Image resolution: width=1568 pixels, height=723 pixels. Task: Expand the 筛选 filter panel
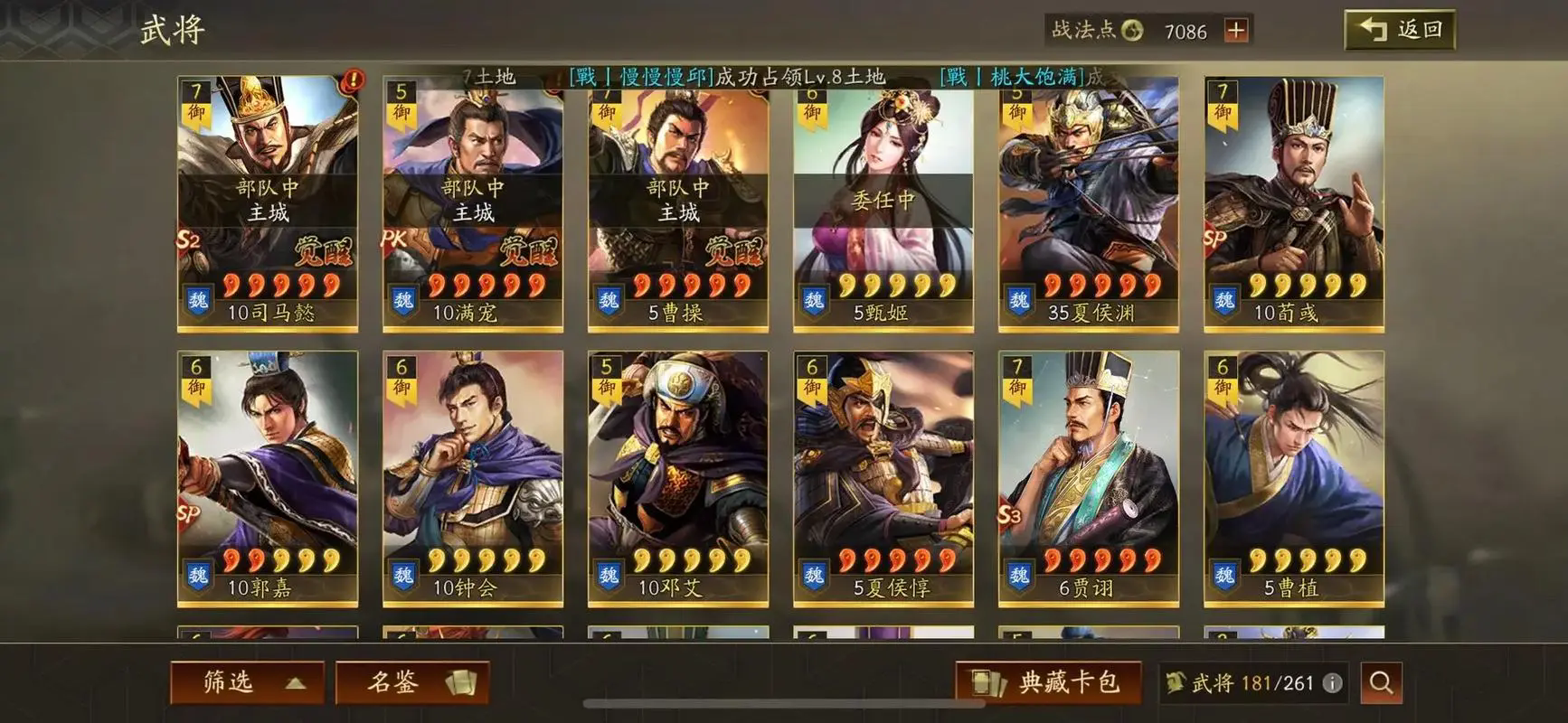point(247,683)
